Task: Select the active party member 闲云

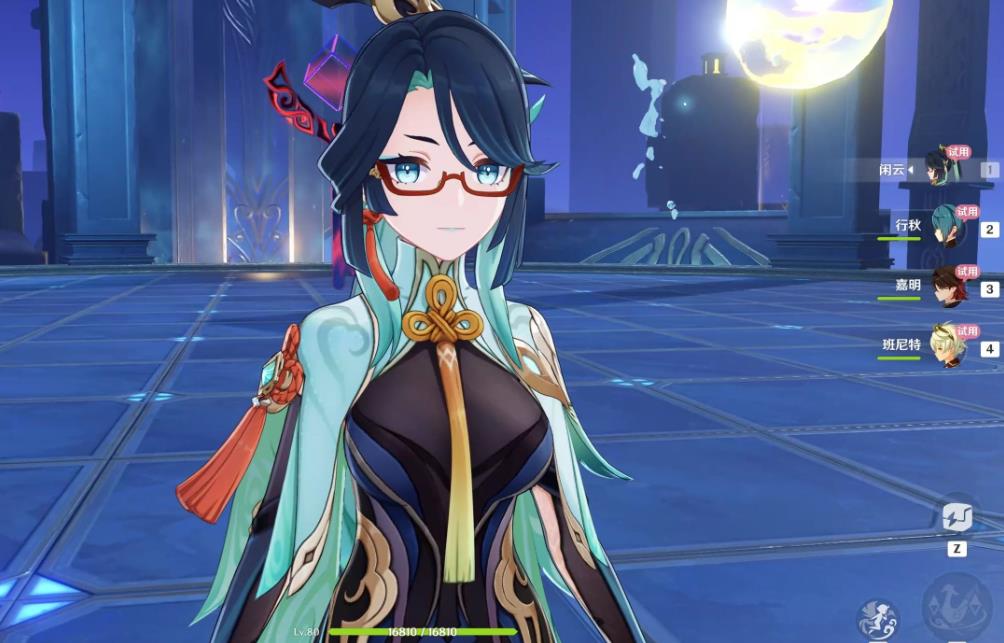Action: pos(942,167)
